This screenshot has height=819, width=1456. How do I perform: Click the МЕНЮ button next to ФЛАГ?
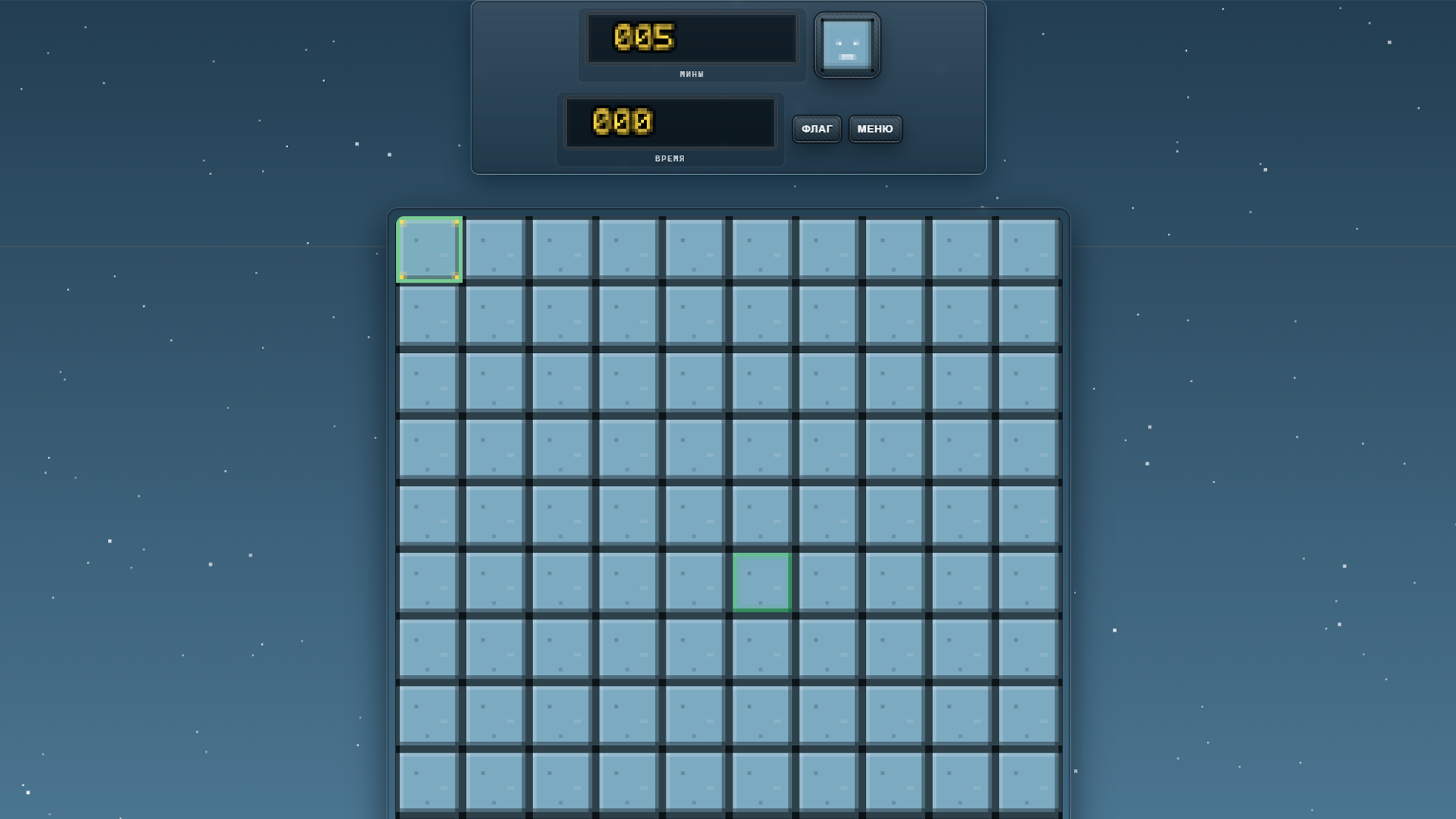point(874,129)
